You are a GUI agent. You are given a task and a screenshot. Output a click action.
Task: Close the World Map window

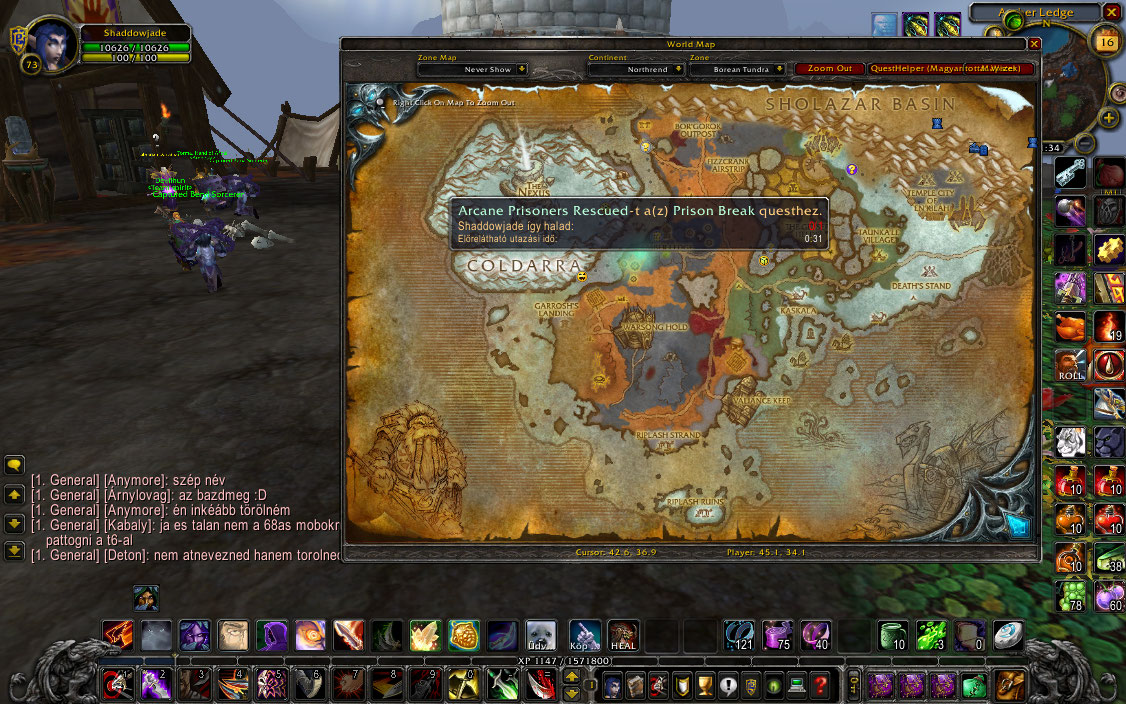pos(1034,44)
